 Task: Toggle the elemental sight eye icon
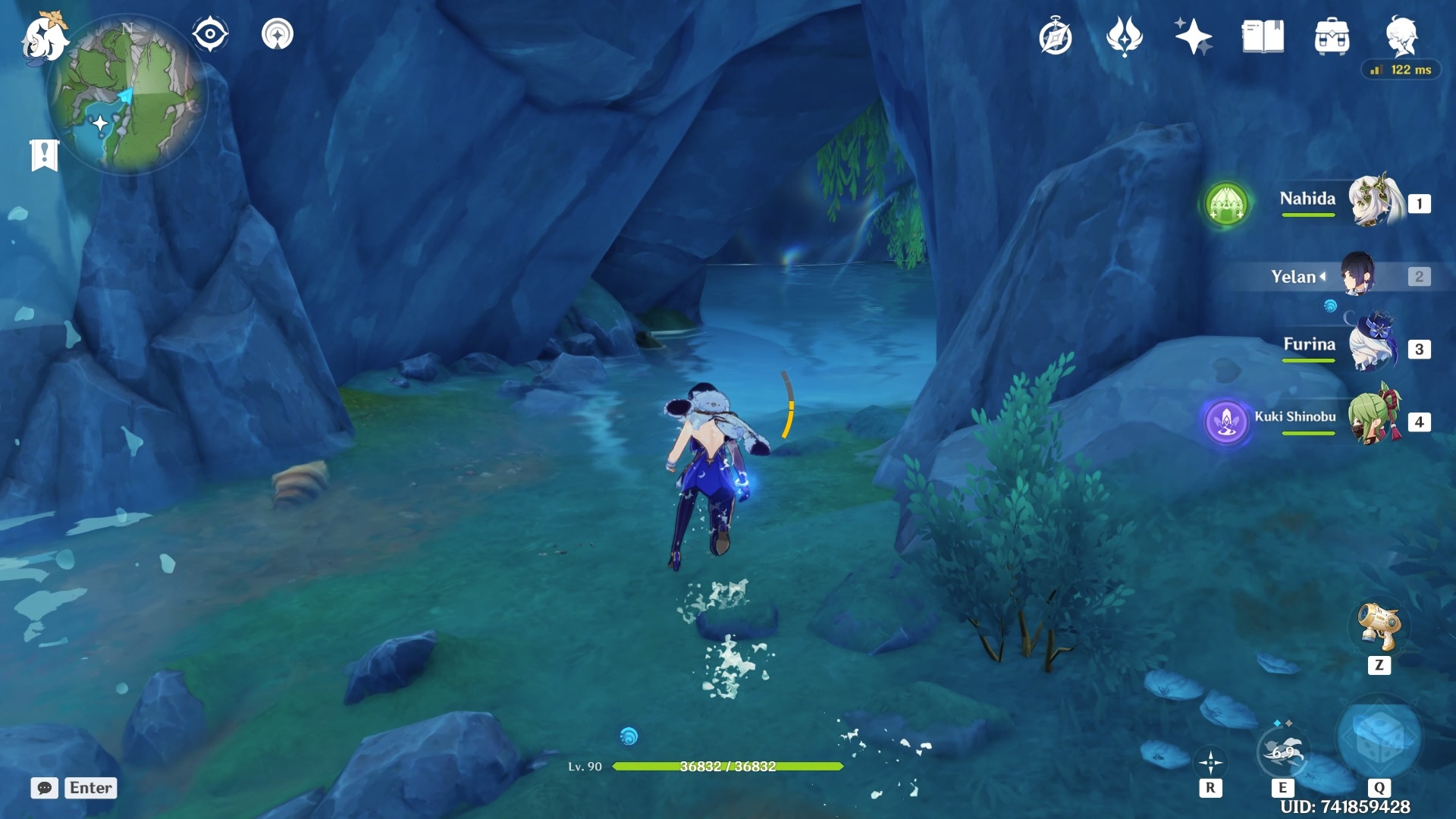[210, 34]
